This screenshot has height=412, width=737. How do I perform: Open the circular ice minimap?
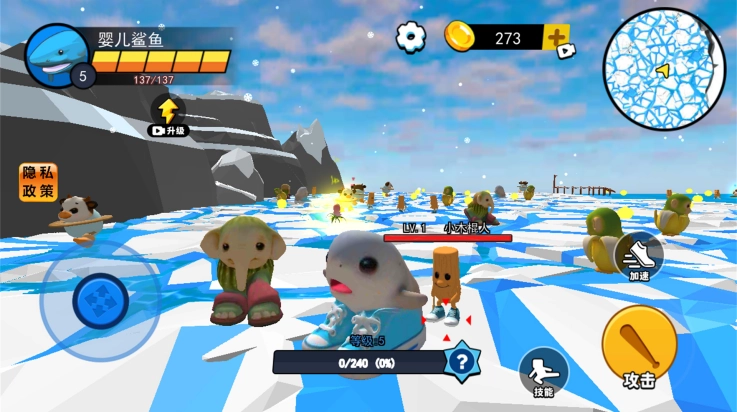coord(664,68)
